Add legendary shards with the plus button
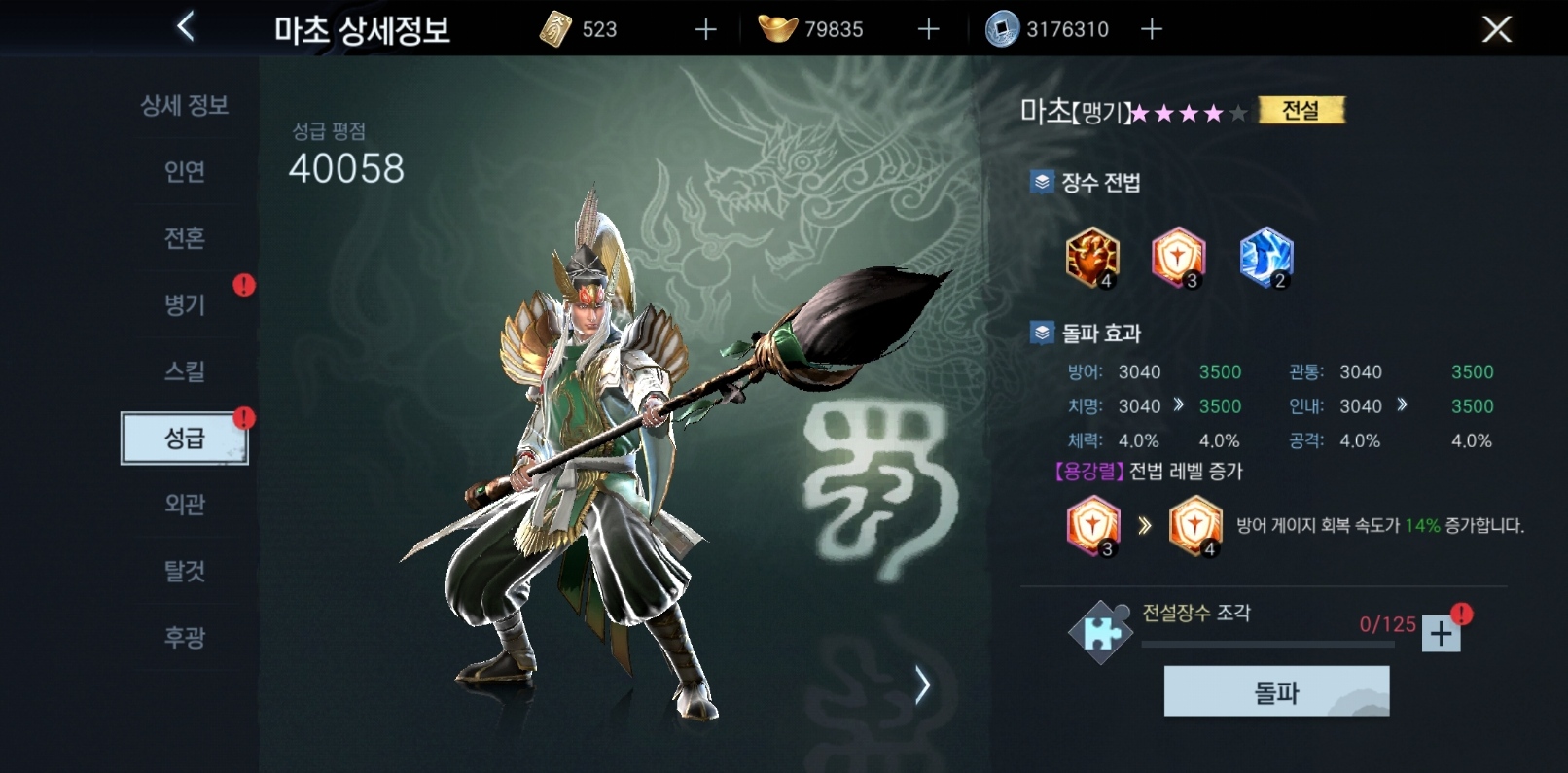Screen dimensions: 1568x773 tap(1440, 632)
